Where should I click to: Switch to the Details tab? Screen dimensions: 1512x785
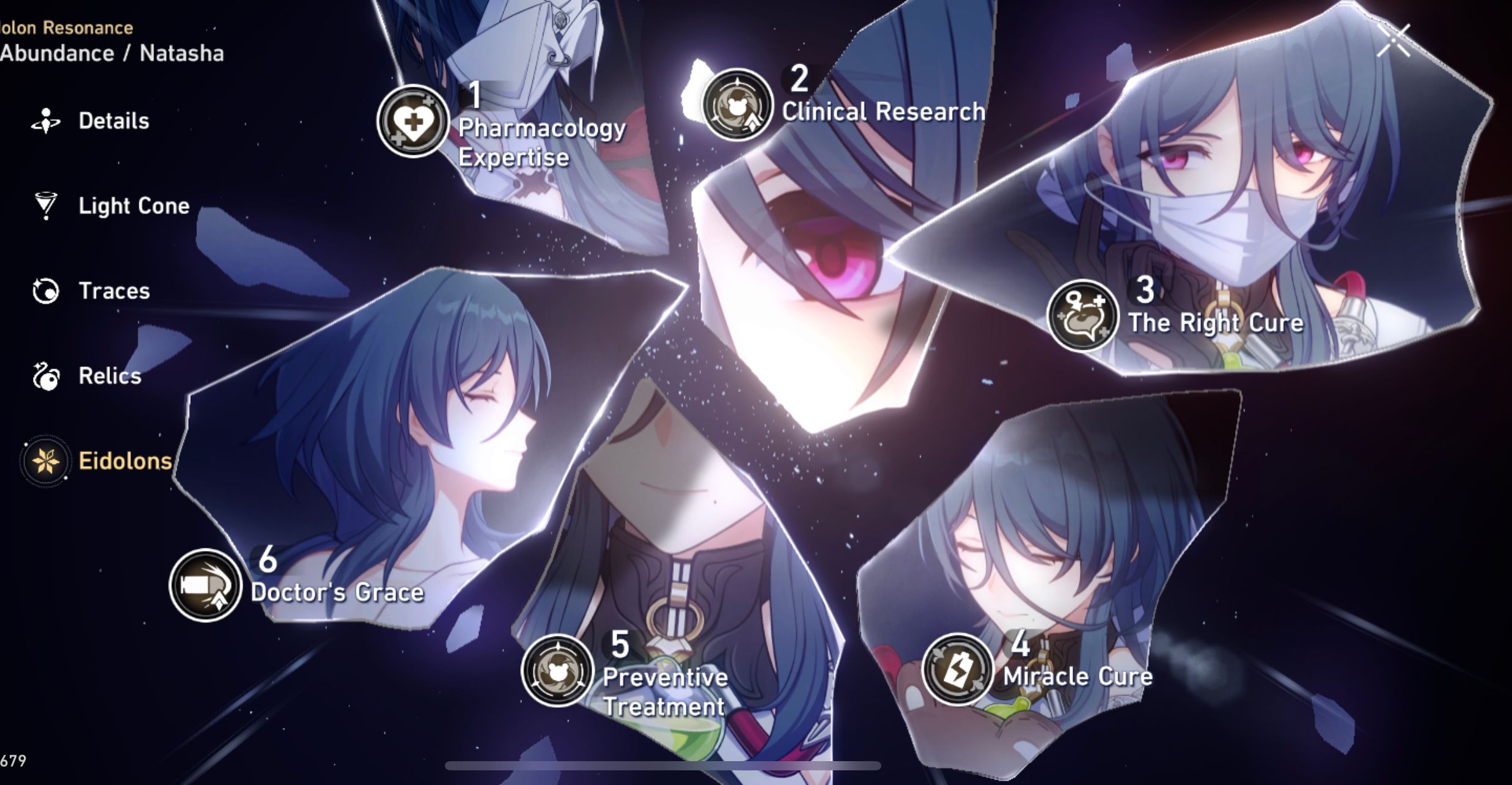pos(113,120)
